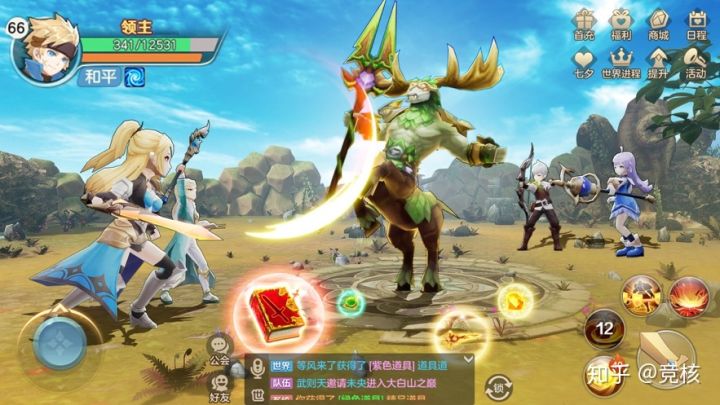
Task: Open the 提升 upgrade arrow menu
Action: [658, 61]
